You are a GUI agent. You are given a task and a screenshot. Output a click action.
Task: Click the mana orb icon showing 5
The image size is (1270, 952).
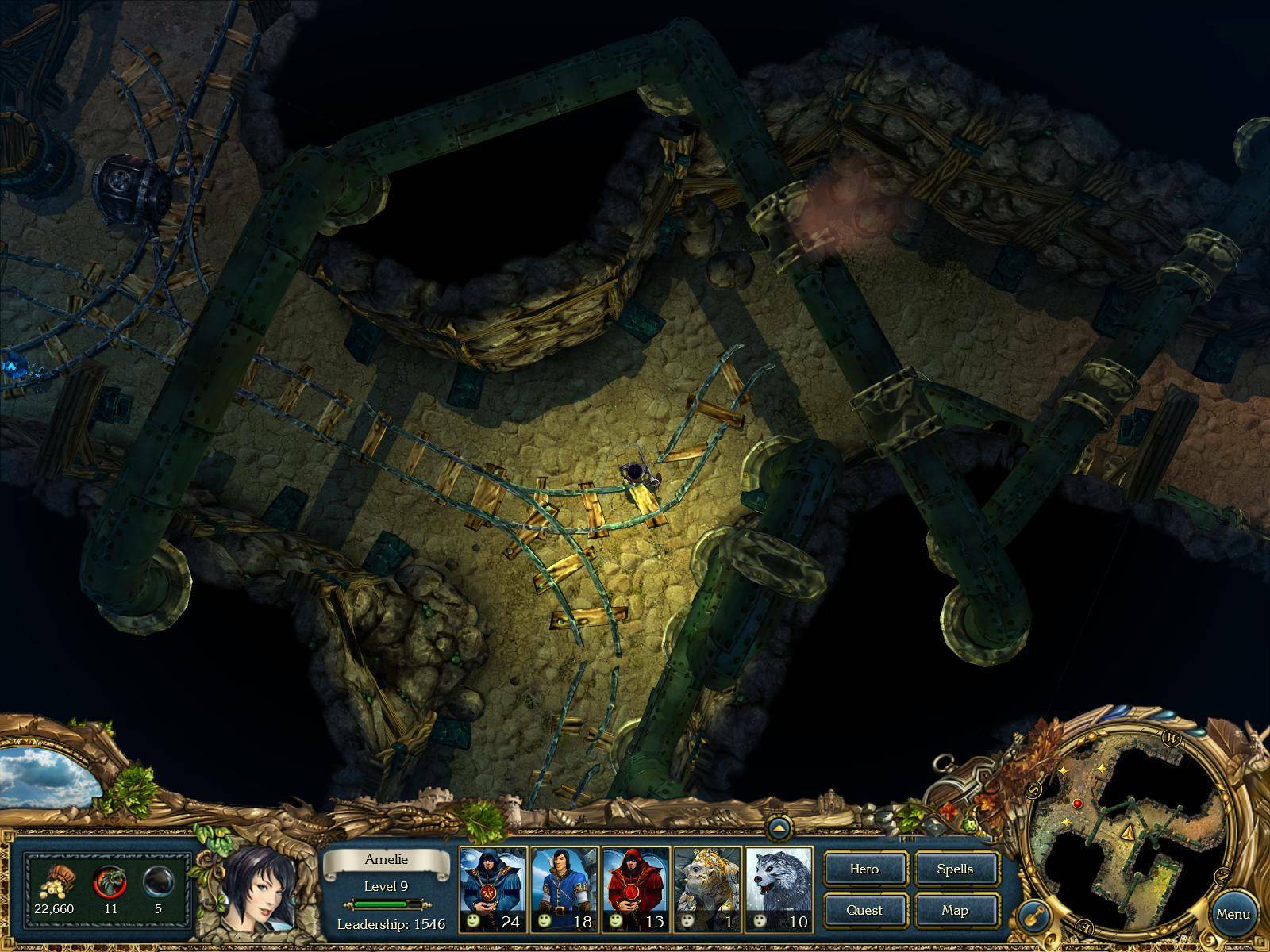[157, 881]
